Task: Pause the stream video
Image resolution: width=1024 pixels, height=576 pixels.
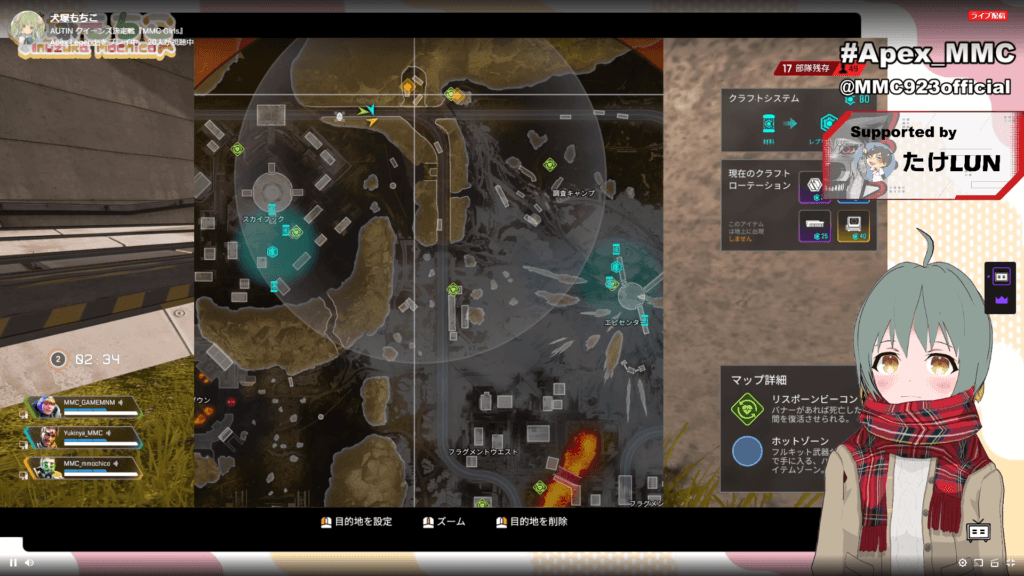Action: pyautogui.click(x=13, y=562)
